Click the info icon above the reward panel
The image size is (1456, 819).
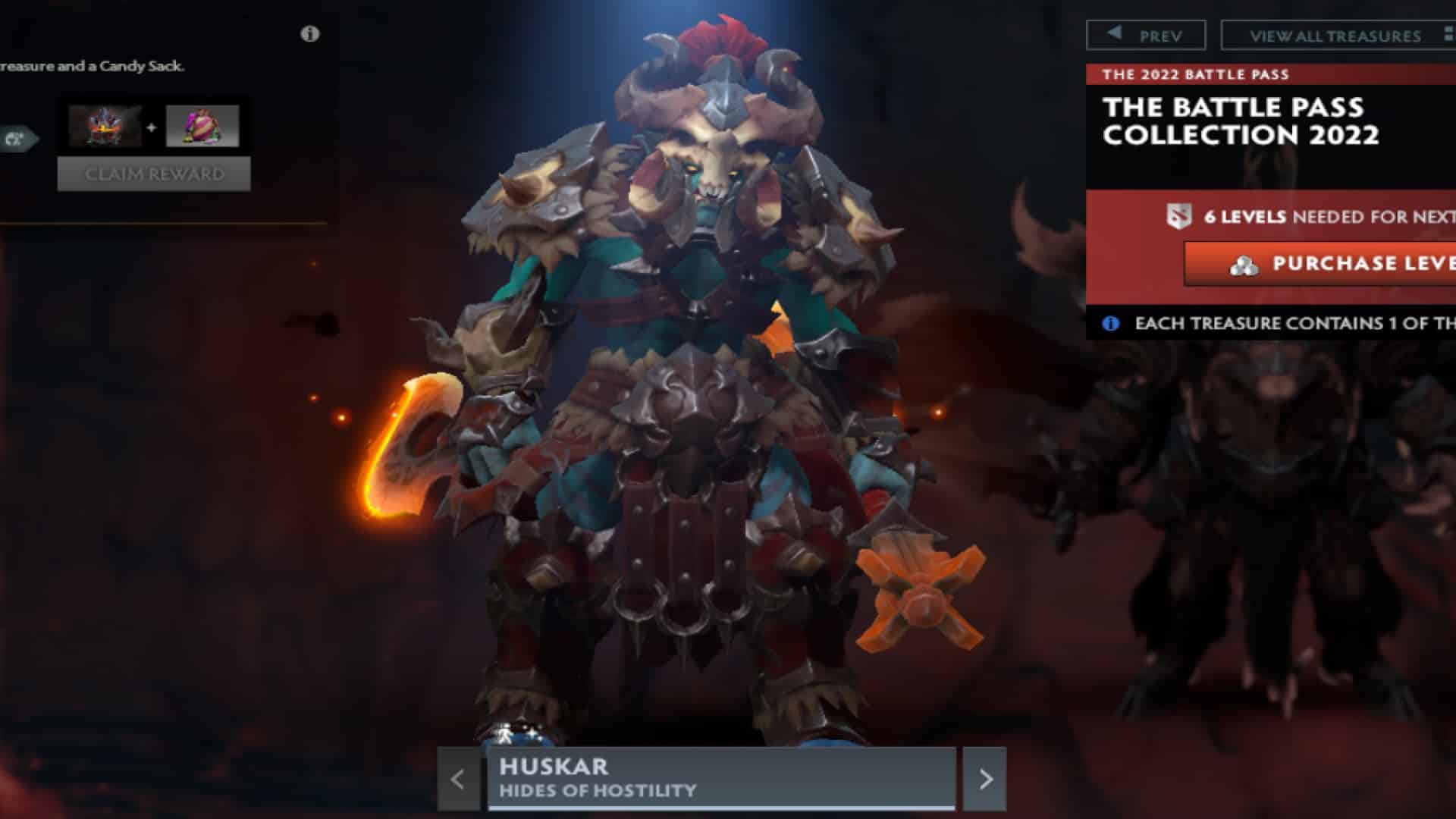tap(308, 34)
